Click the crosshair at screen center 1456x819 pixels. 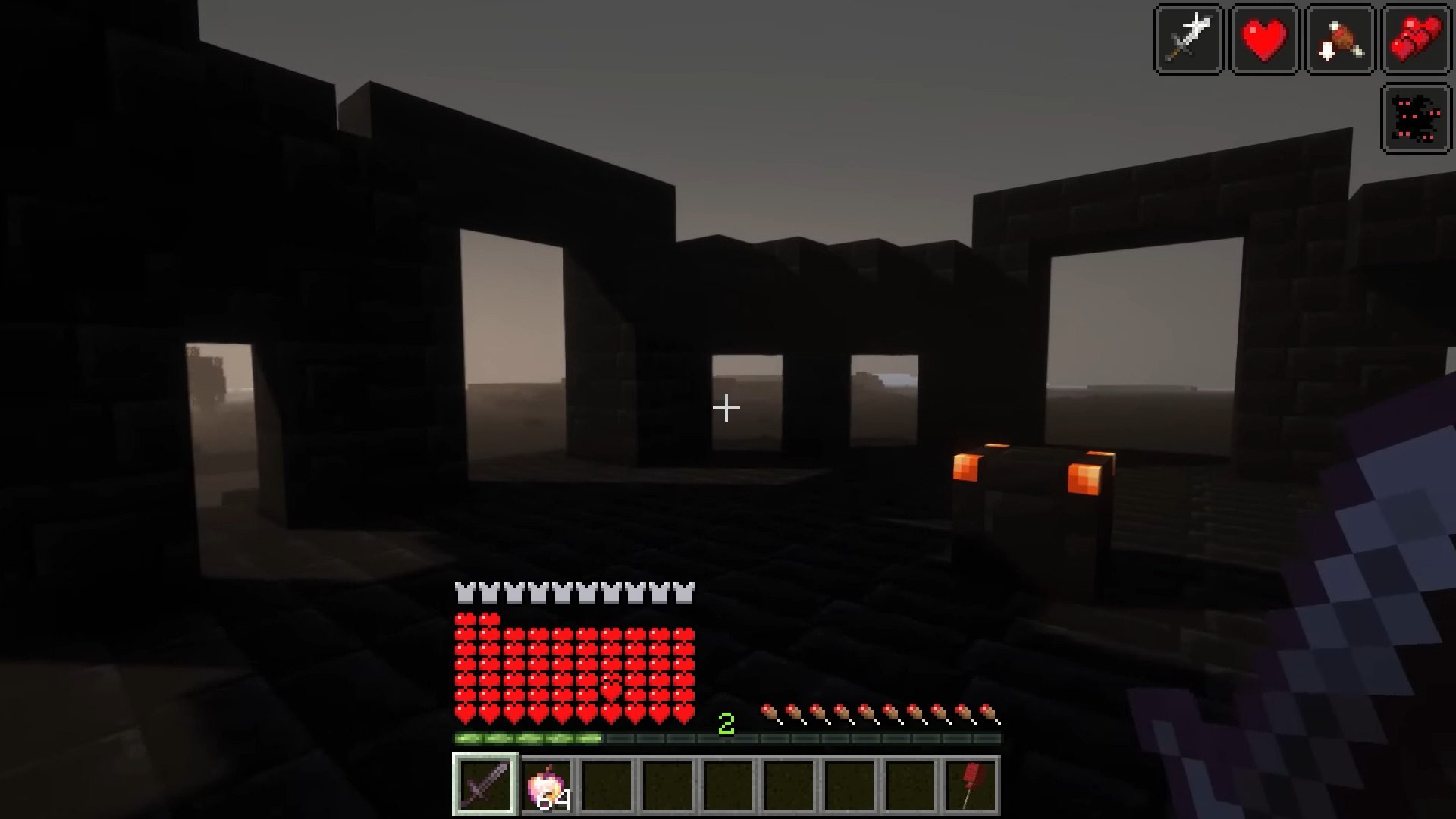[726, 408]
